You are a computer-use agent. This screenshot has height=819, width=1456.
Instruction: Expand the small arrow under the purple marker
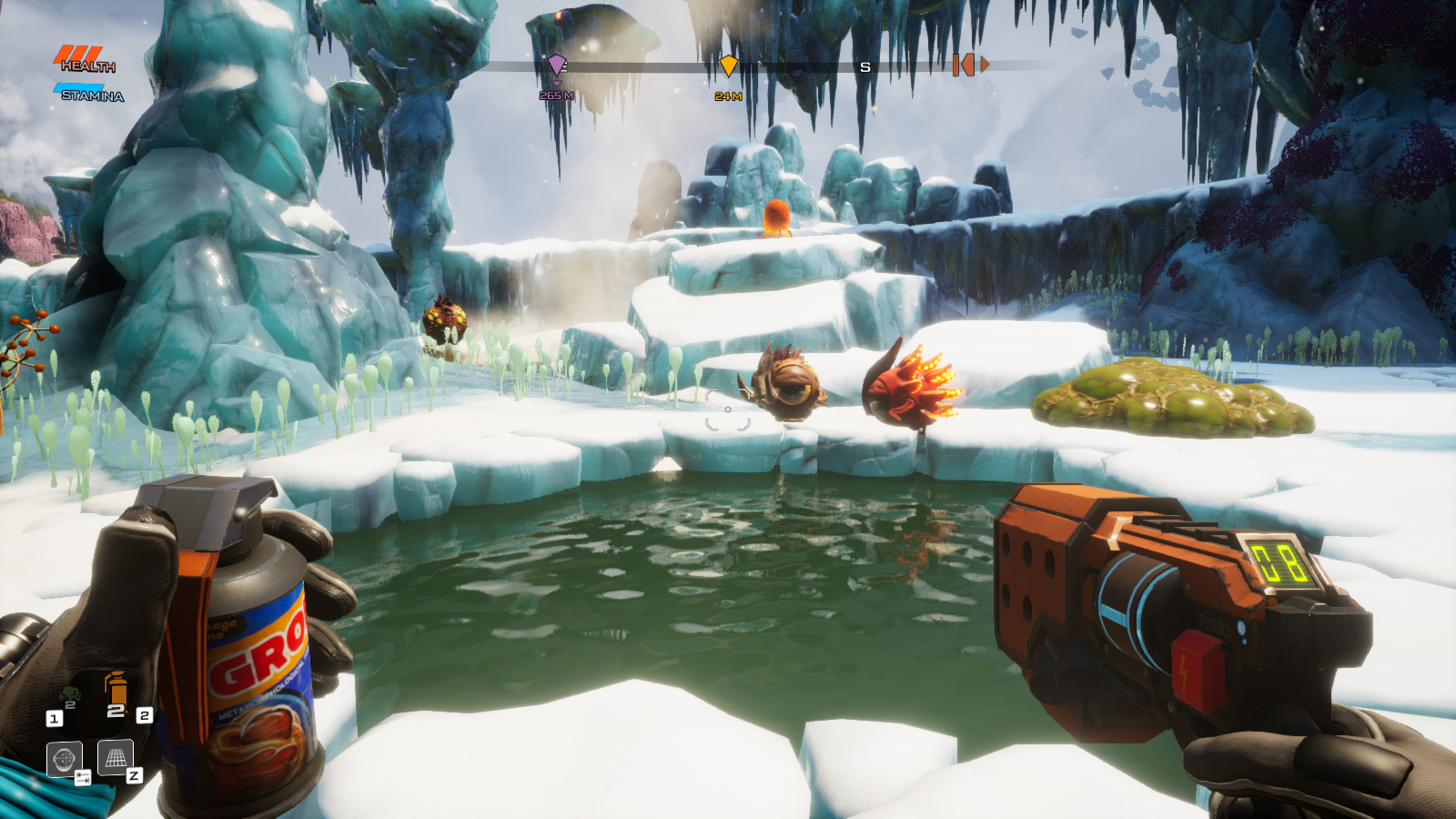(557, 84)
